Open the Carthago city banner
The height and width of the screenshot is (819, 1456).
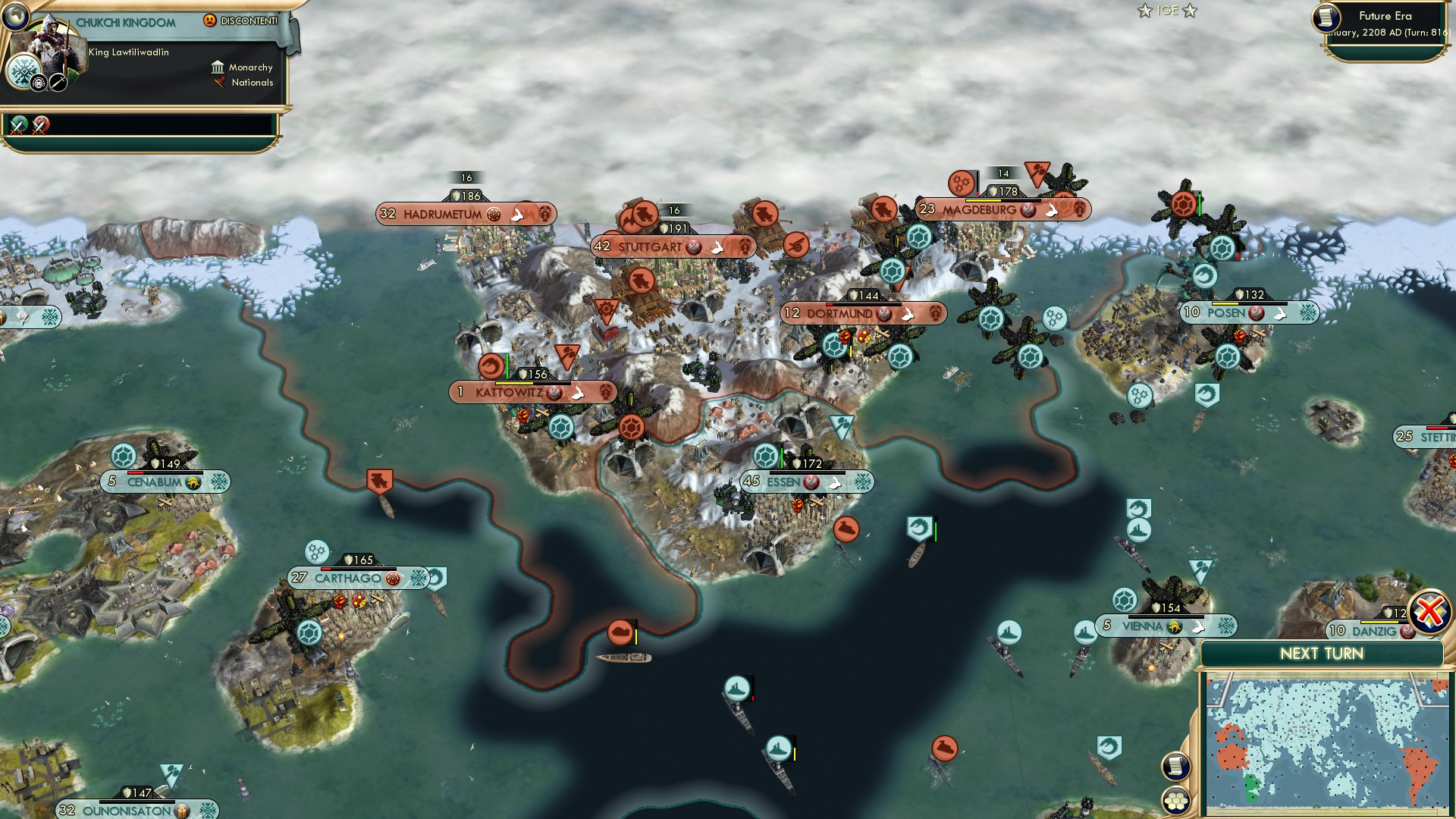347,579
